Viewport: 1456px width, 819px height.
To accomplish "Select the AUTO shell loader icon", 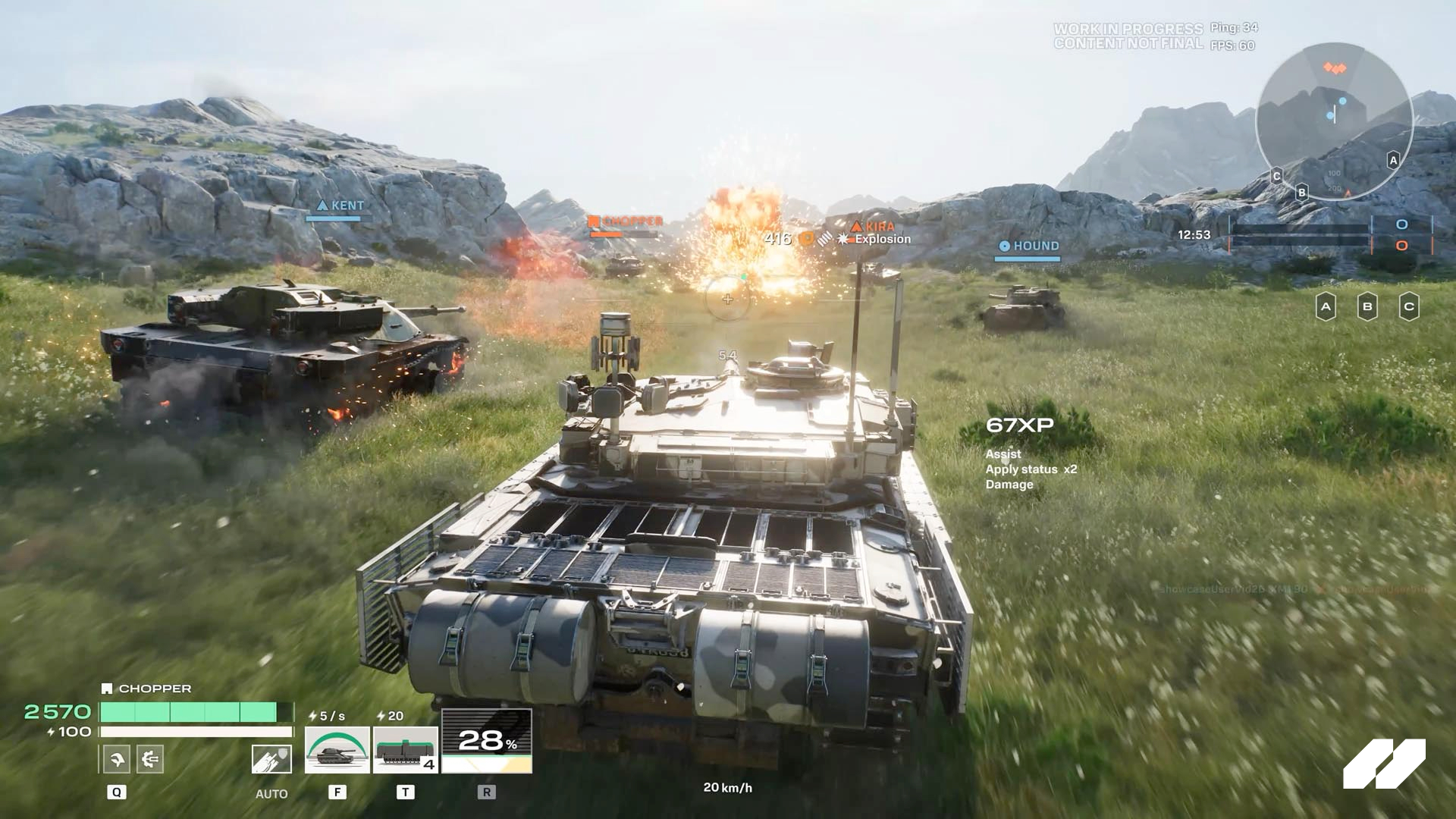I will click(x=271, y=758).
